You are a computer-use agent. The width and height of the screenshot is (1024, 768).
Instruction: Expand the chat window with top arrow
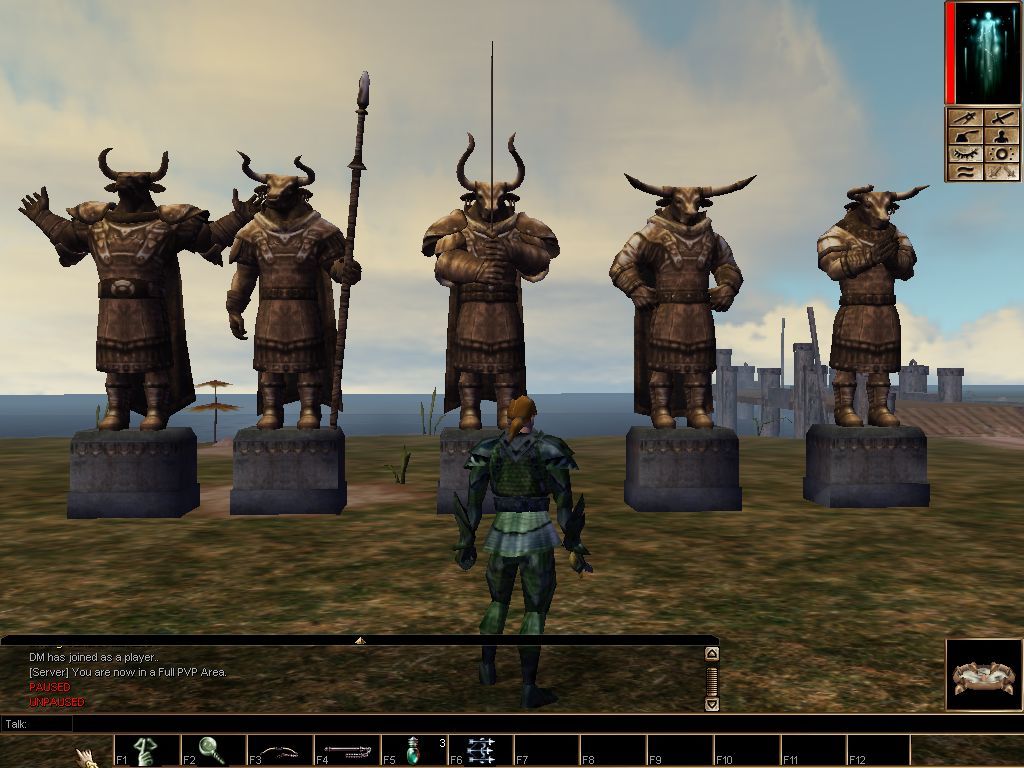360,640
